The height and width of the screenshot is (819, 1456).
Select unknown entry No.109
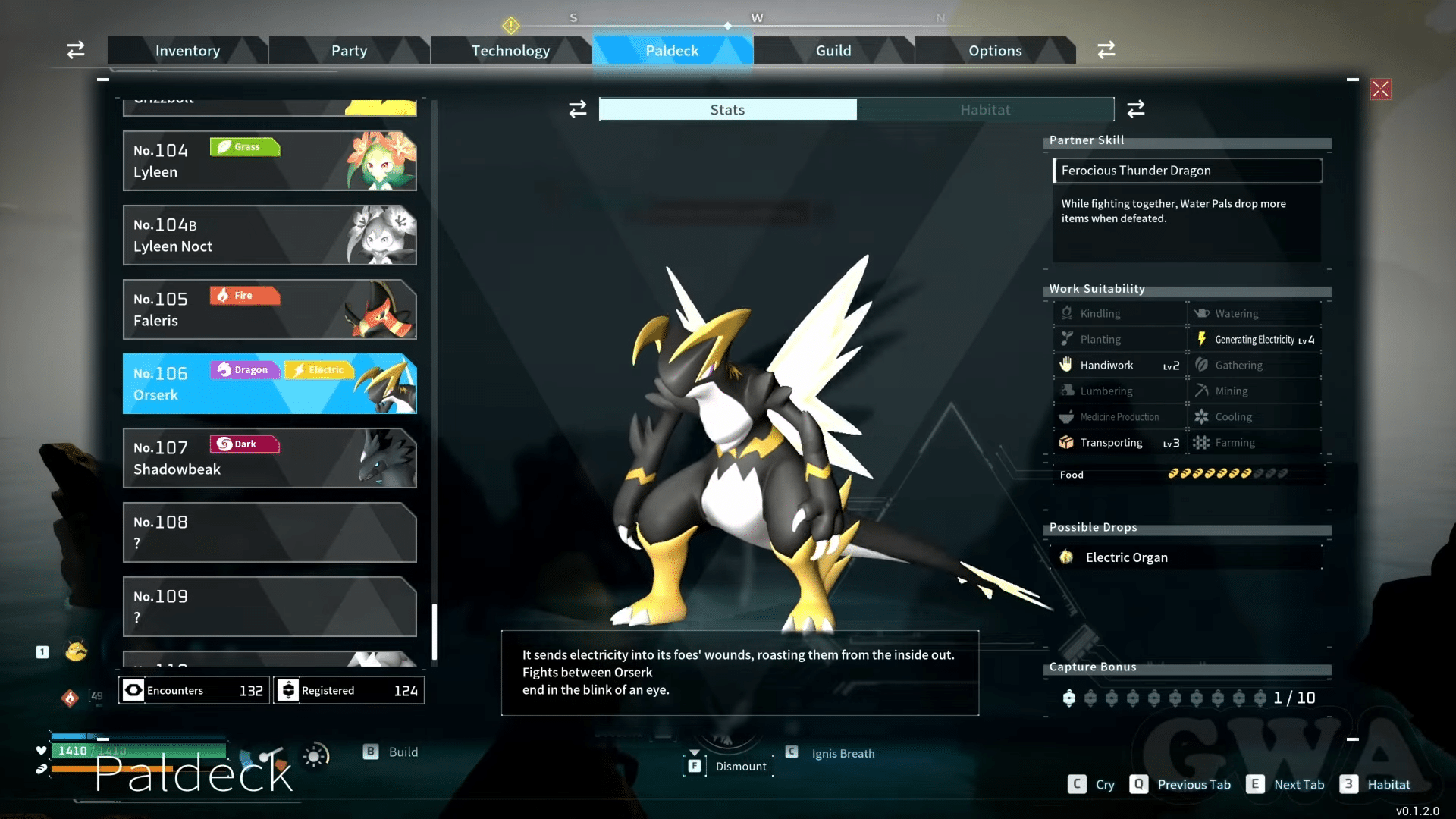click(x=269, y=607)
